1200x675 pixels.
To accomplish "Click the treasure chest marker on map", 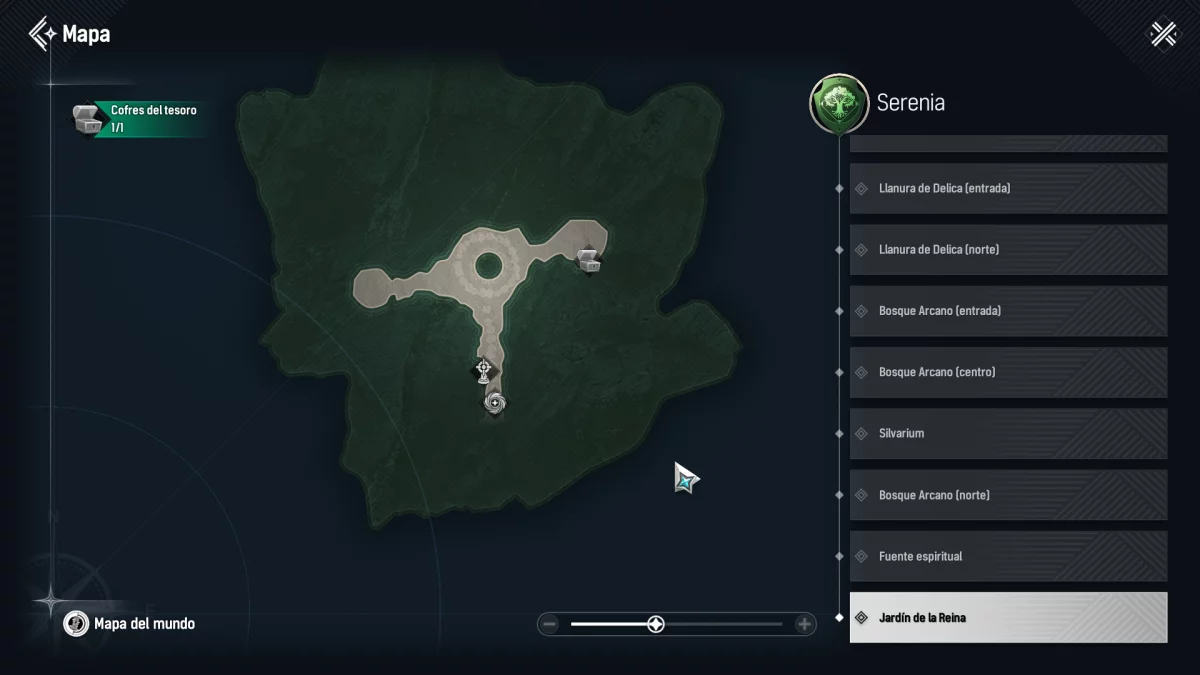I will pos(588,261).
